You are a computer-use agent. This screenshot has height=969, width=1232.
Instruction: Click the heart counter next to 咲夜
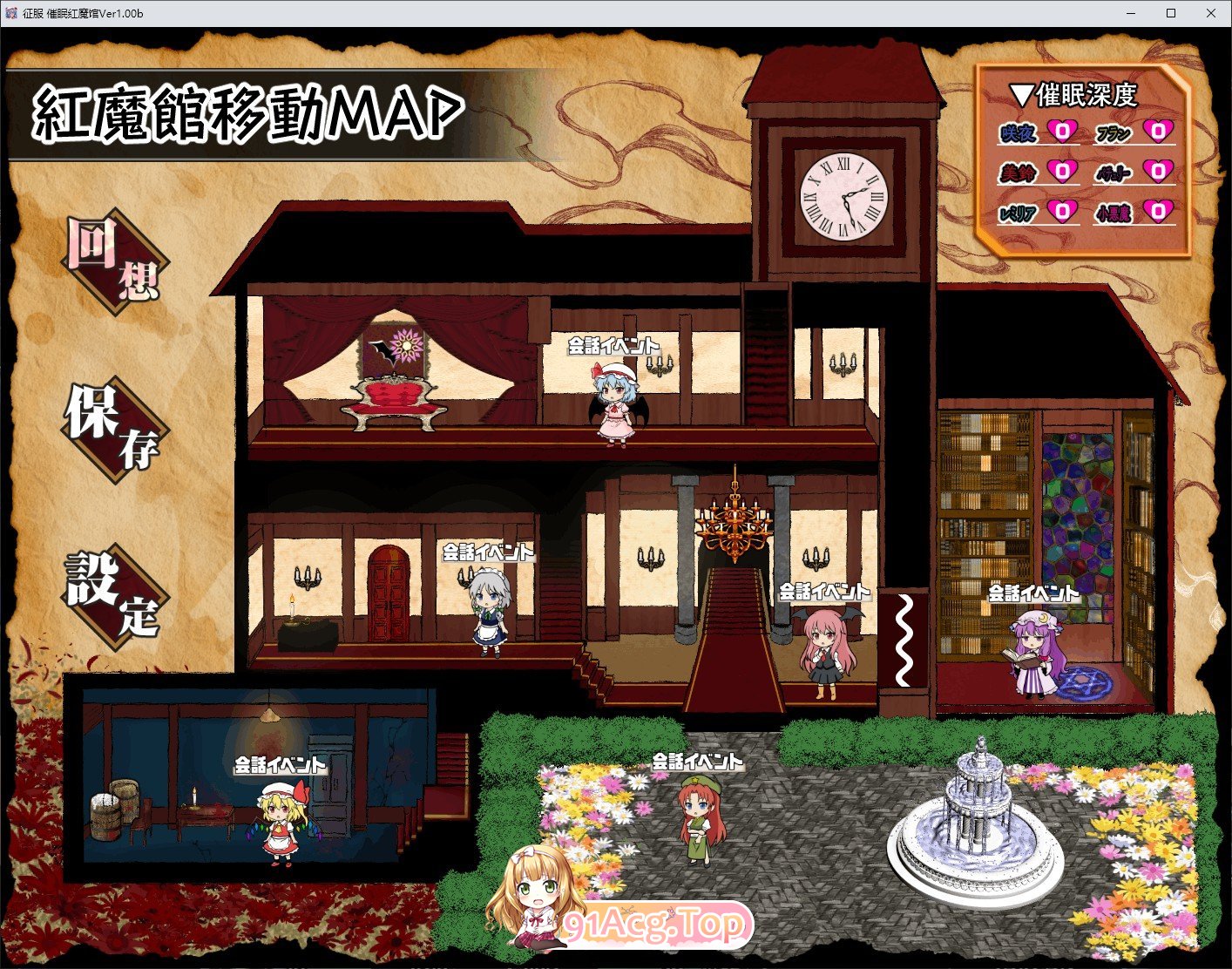tap(1065, 129)
